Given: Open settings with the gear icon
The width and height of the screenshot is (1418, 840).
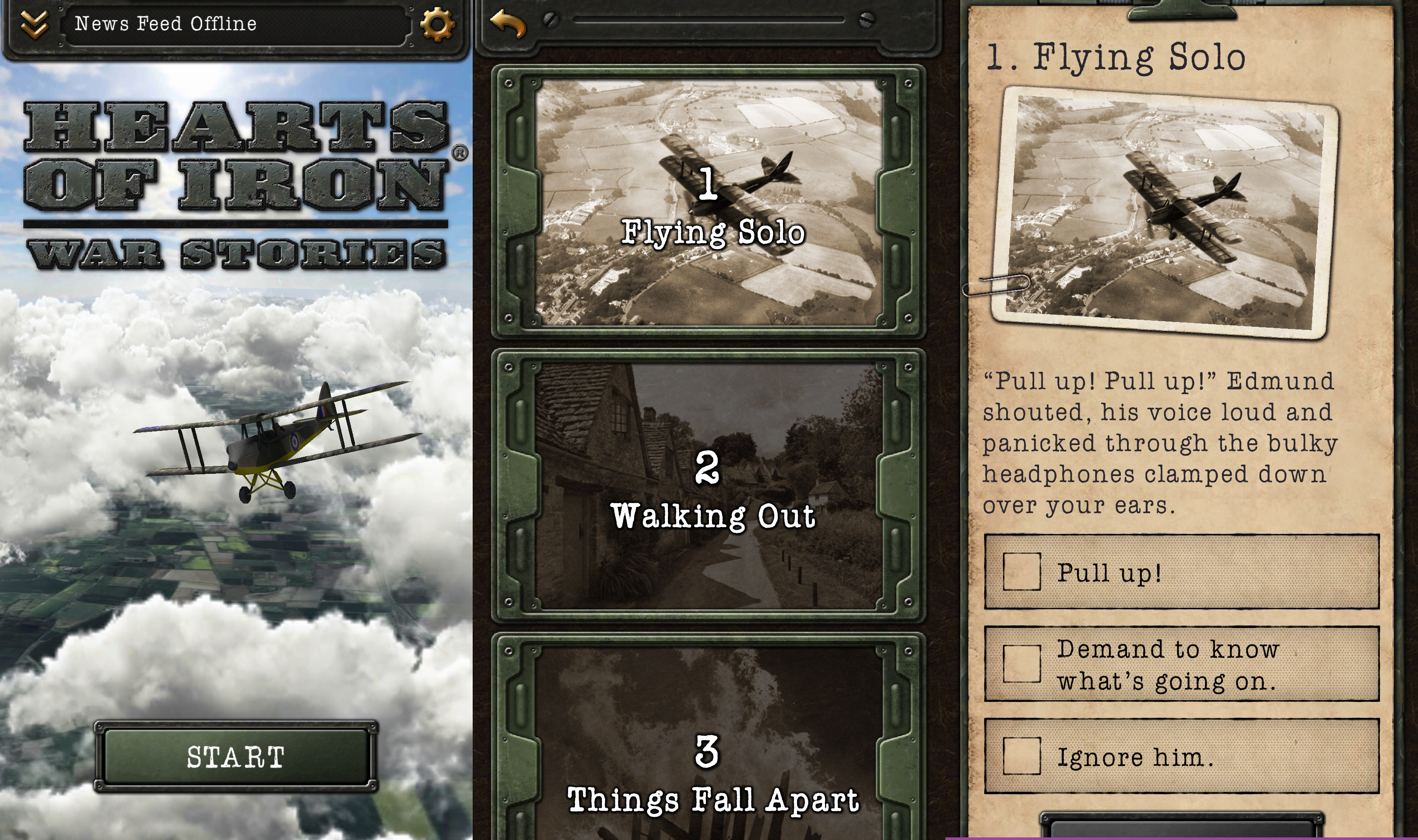Looking at the screenshot, I should (436, 24).
